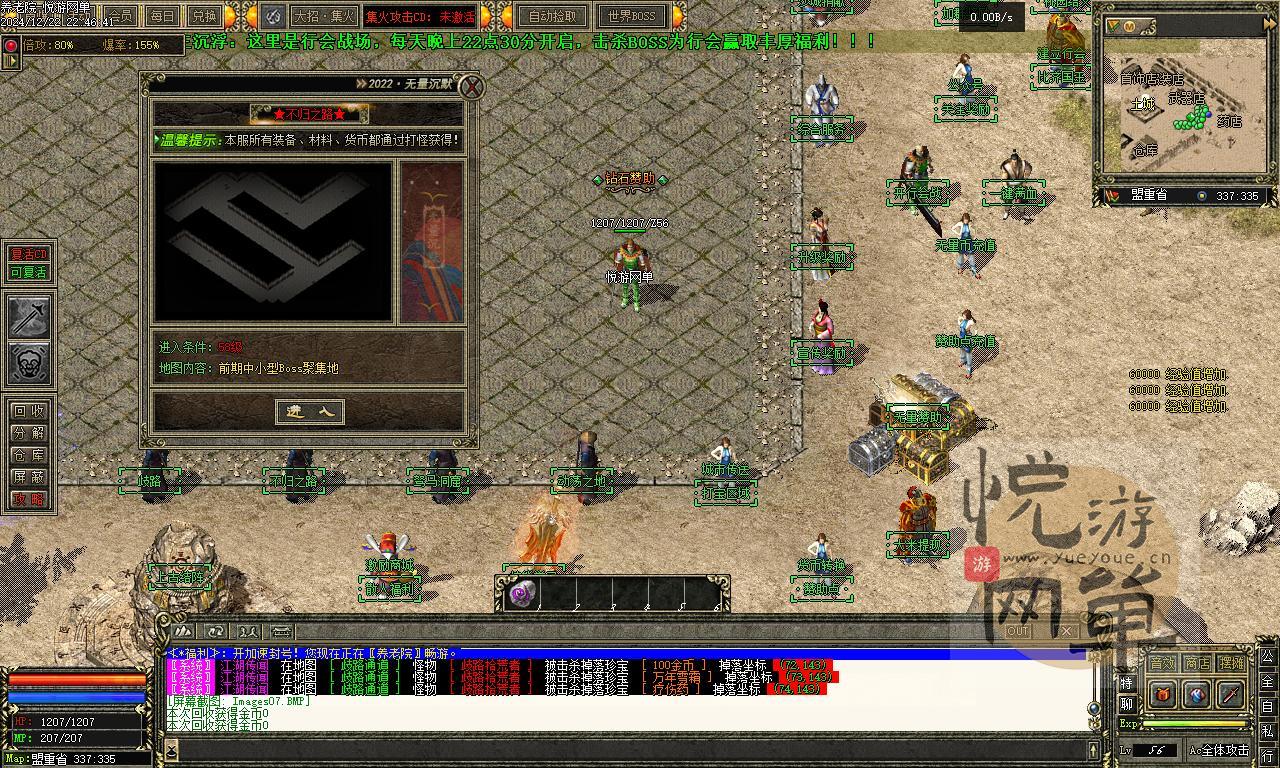Click the 进入 (Enter) button in the dialog

point(310,412)
